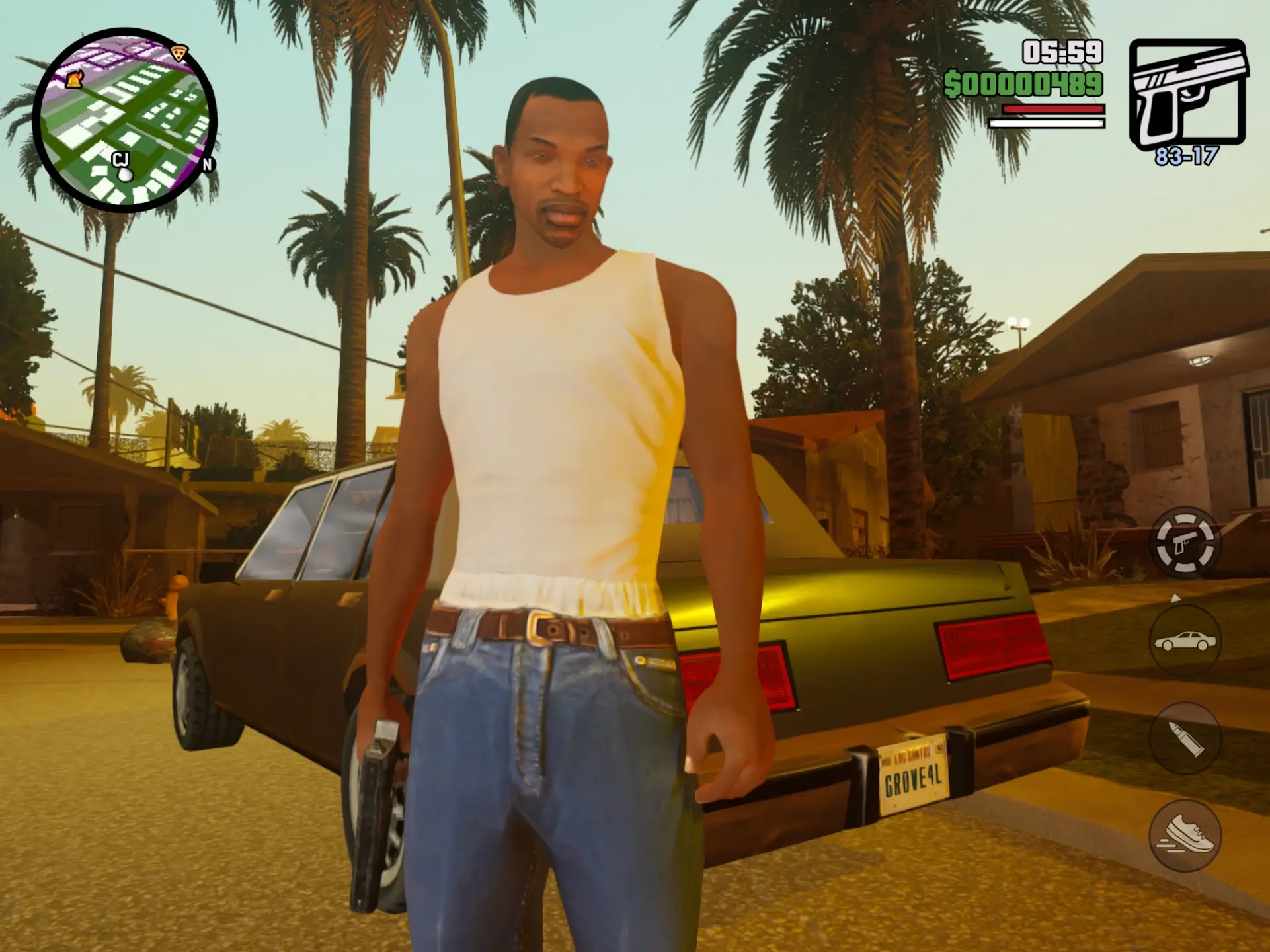Screen dimensions: 1270x952
Task: Tap the yellow mission marker on minimap
Action: (x=73, y=79)
